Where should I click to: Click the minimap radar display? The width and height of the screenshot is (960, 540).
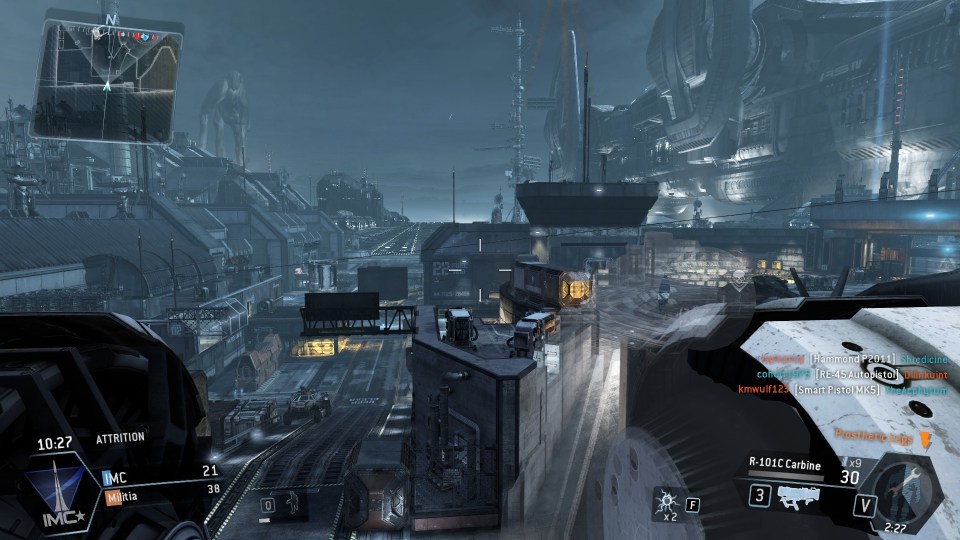(108, 82)
